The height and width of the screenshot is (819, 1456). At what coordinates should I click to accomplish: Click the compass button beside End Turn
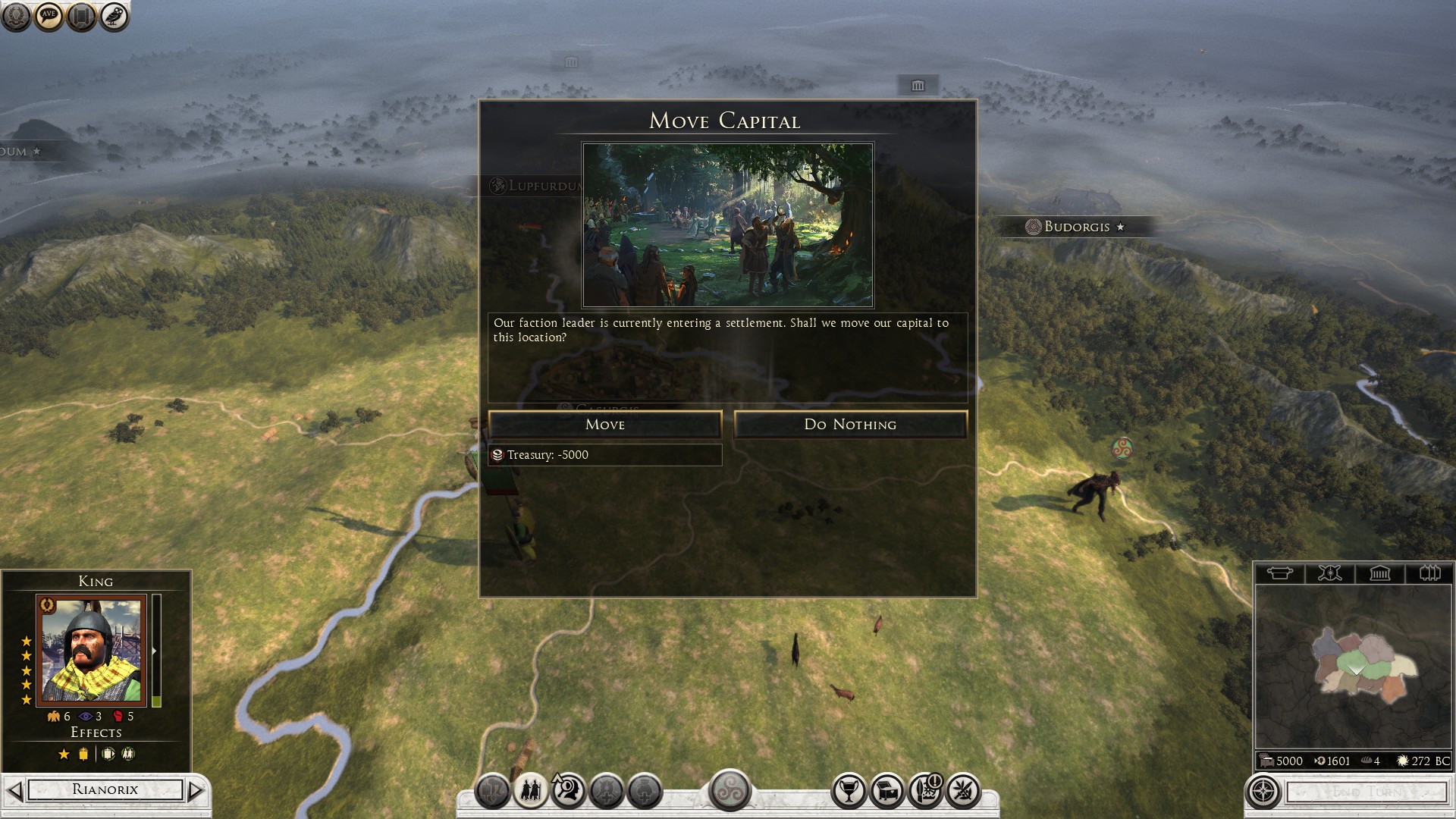pyautogui.click(x=1263, y=792)
